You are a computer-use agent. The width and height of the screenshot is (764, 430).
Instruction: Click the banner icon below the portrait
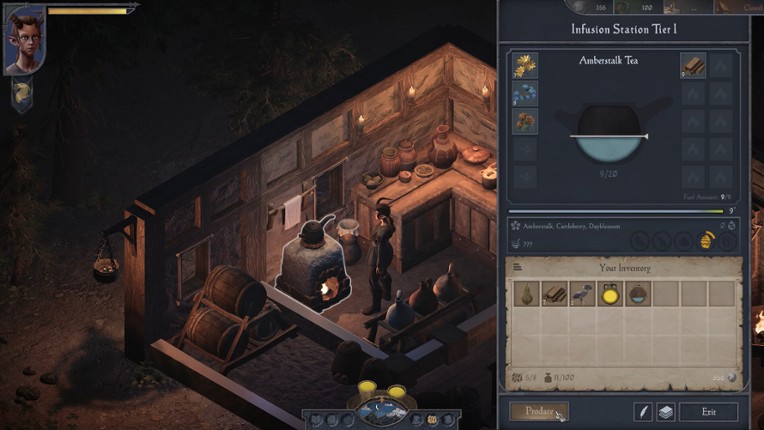click(22, 93)
